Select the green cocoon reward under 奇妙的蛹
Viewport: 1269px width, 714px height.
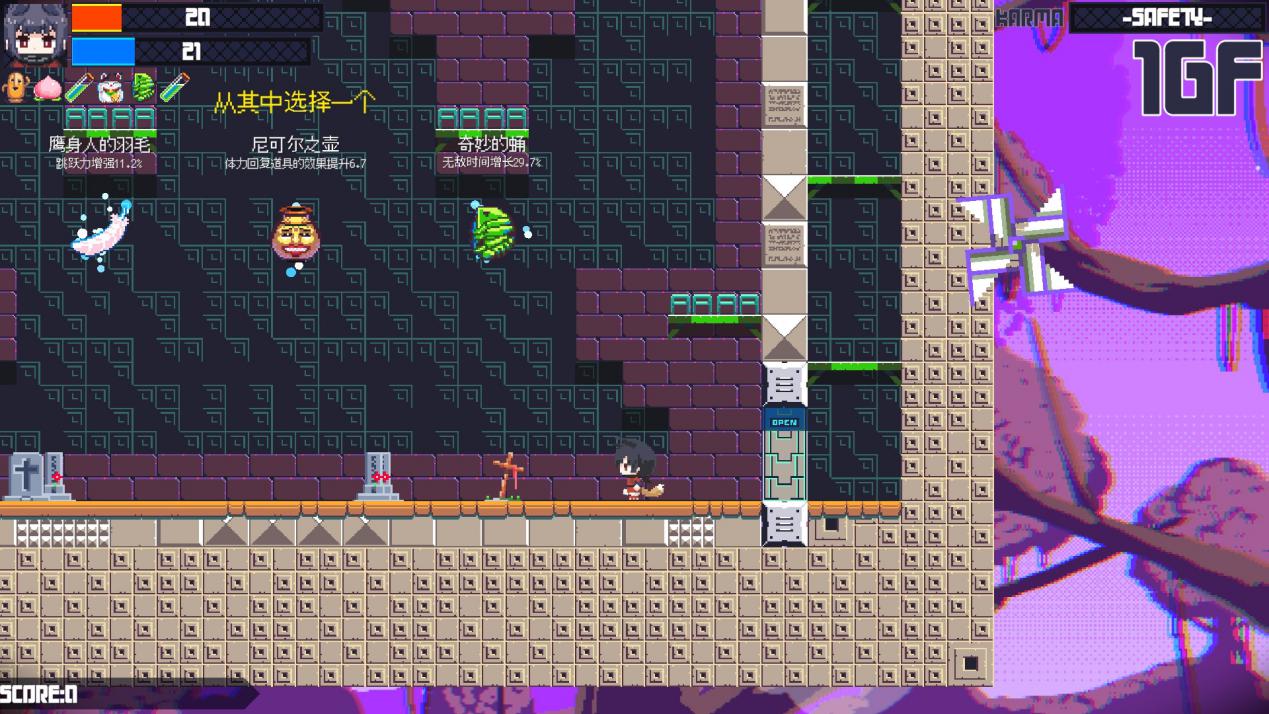pos(492,231)
